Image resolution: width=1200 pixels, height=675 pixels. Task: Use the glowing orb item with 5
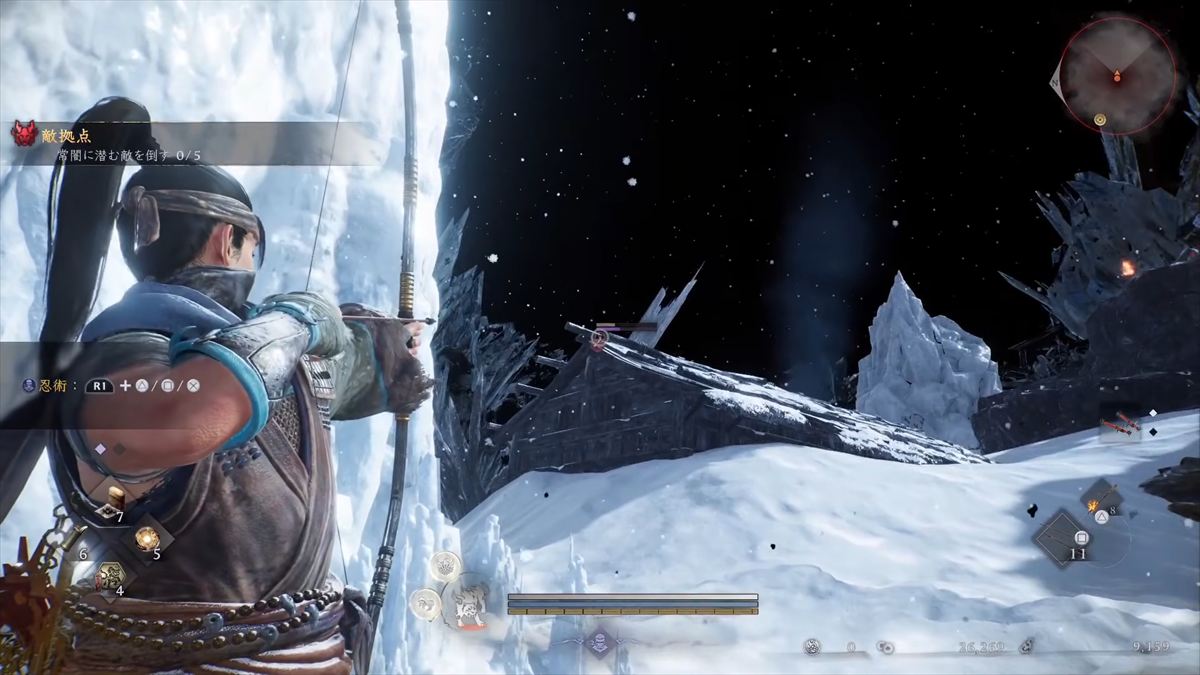pos(147,540)
